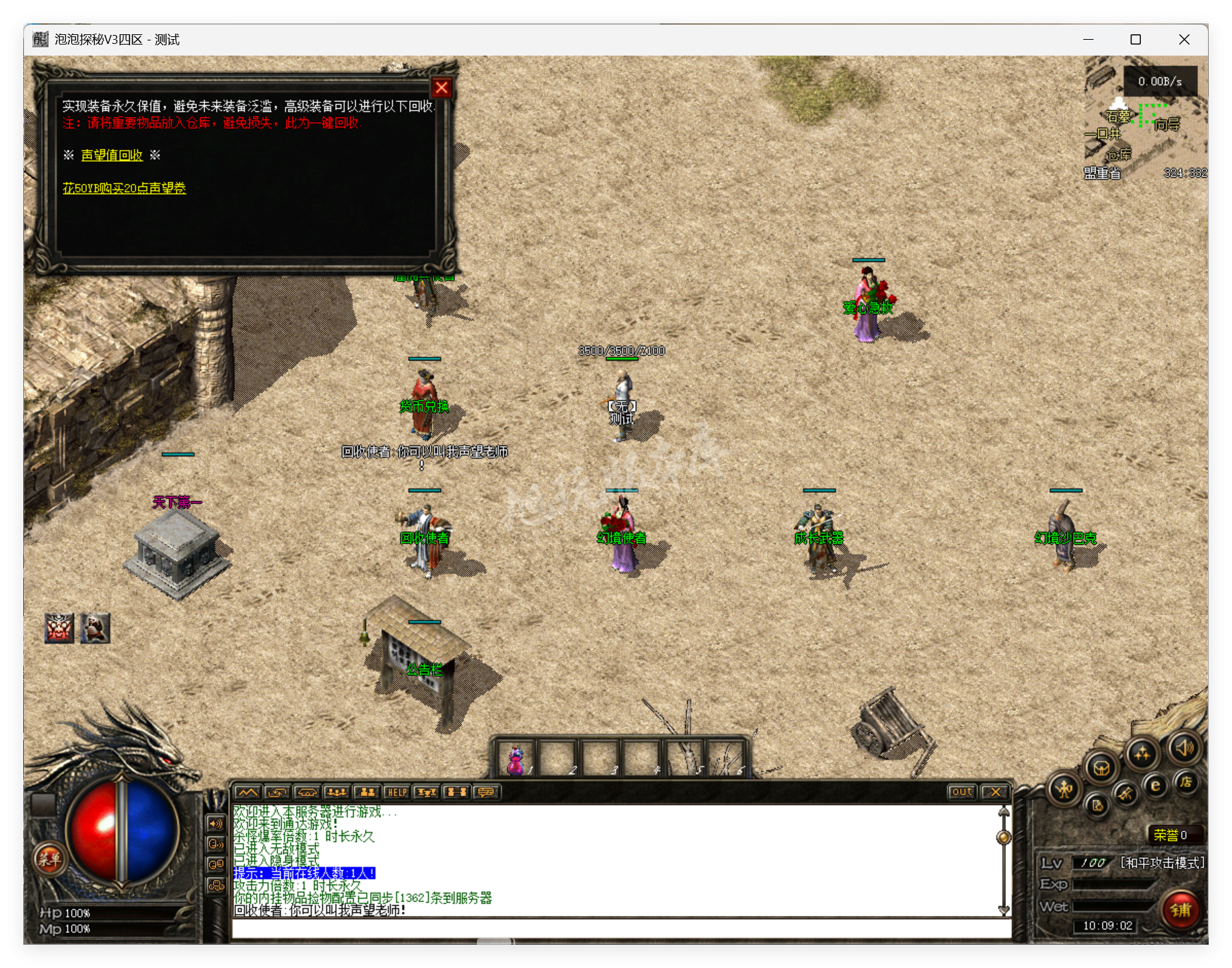Focus the chat text input field
This screenshot has width=1232, height=968.
tap(620, 929)
